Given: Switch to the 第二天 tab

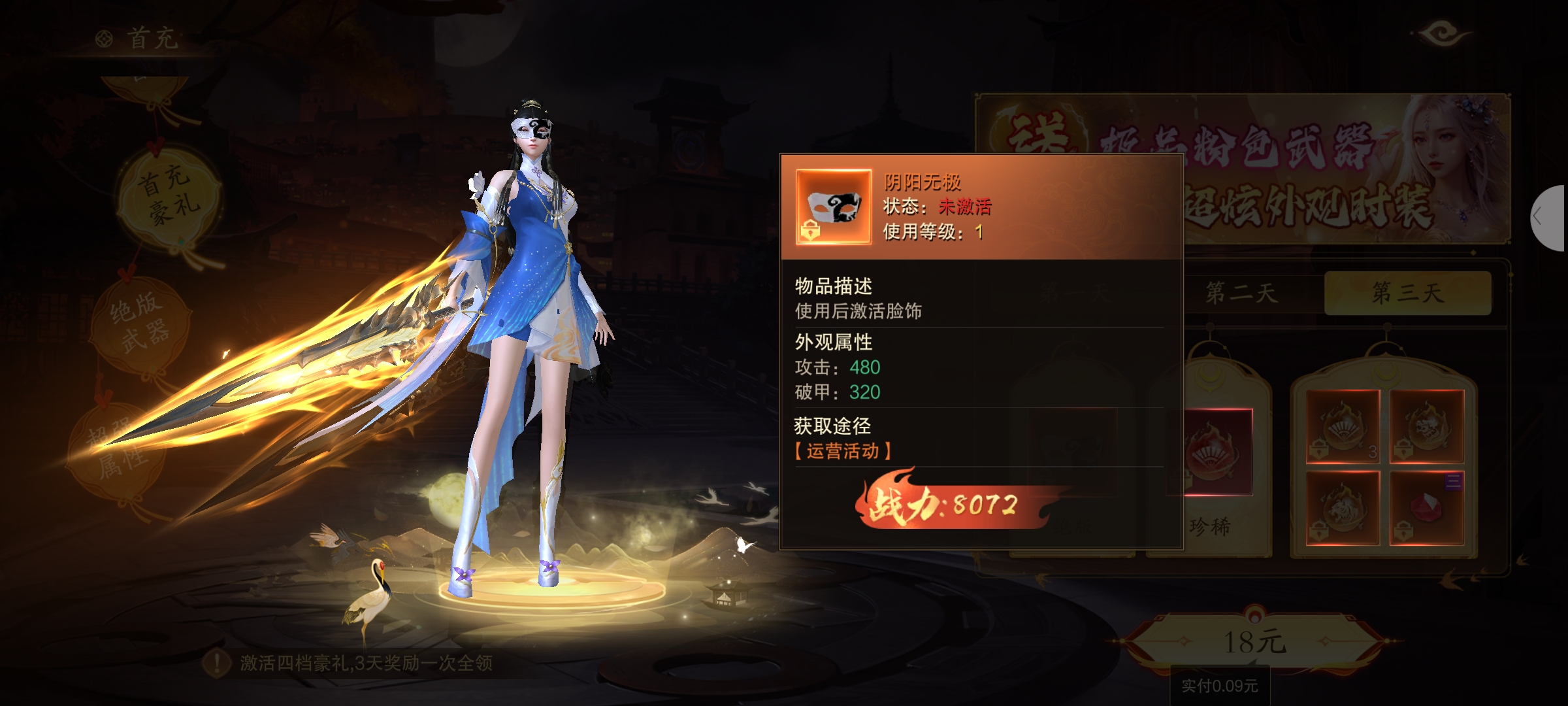Looking at the screenshot, I should [x=1241, y=293].
